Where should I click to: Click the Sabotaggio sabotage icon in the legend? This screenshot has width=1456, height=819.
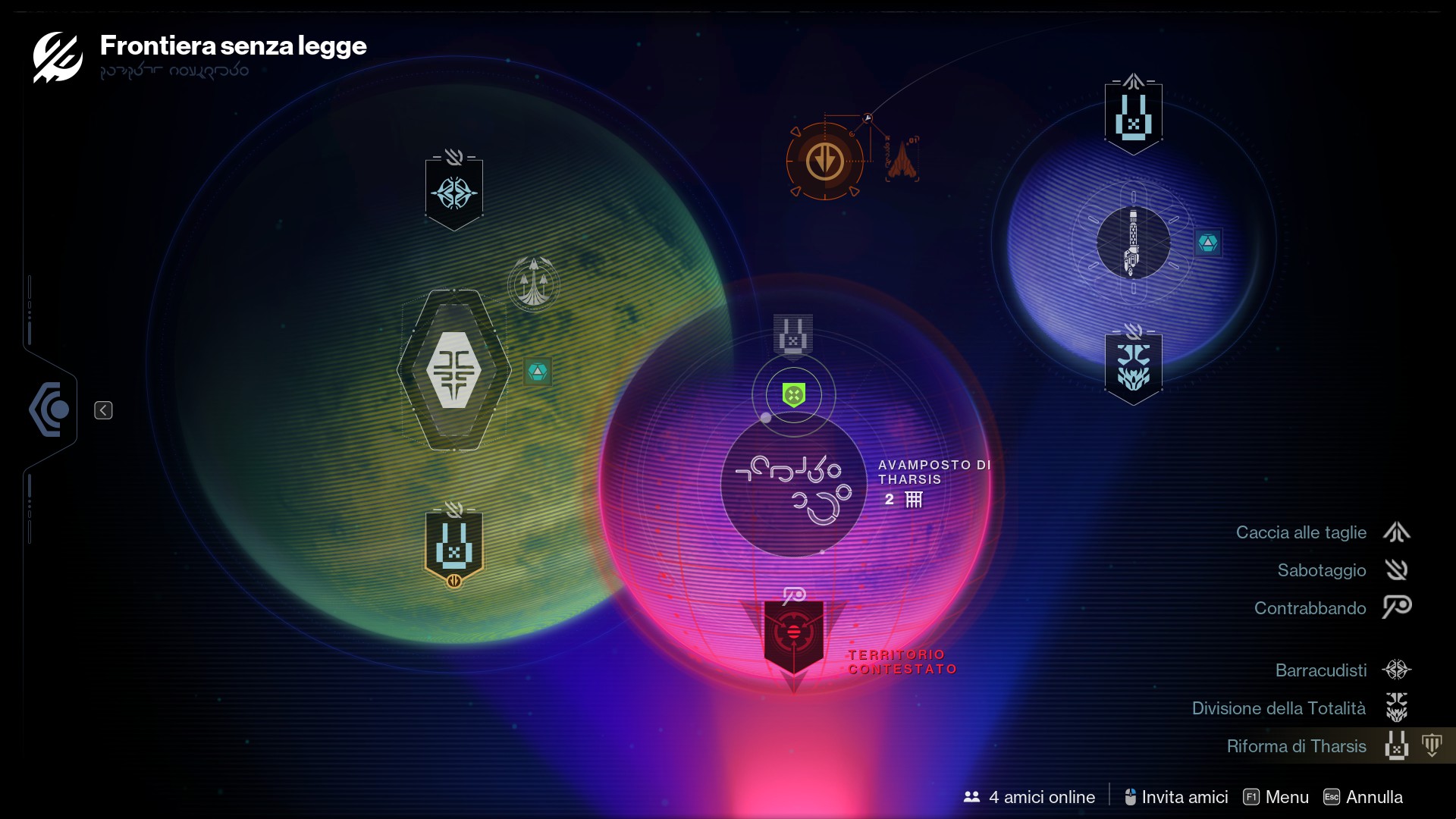coord(1398,570)
